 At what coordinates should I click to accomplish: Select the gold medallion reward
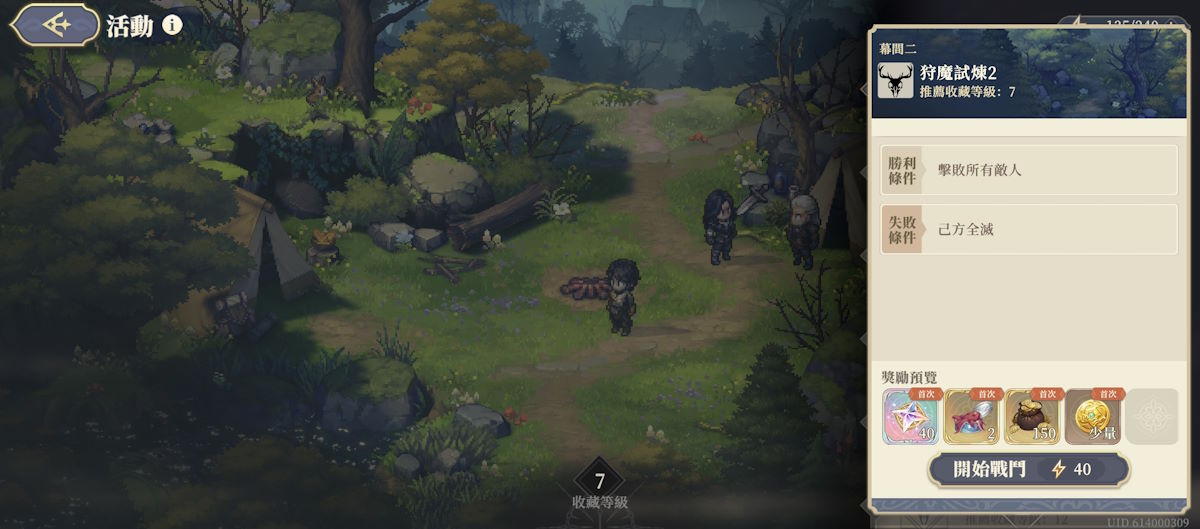point(1093,417)
